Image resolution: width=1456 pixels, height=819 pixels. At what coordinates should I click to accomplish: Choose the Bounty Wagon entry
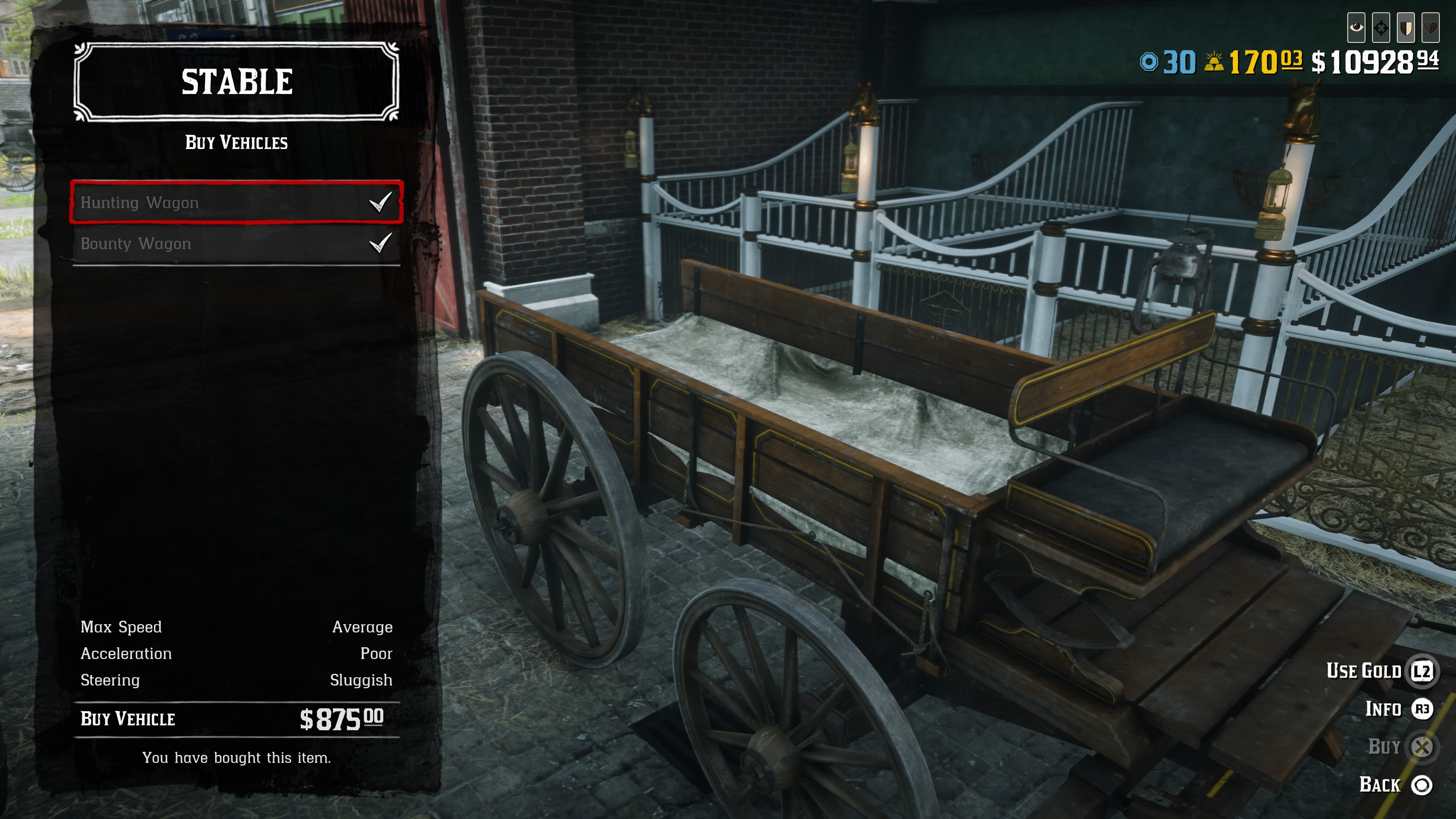(236, 243)
